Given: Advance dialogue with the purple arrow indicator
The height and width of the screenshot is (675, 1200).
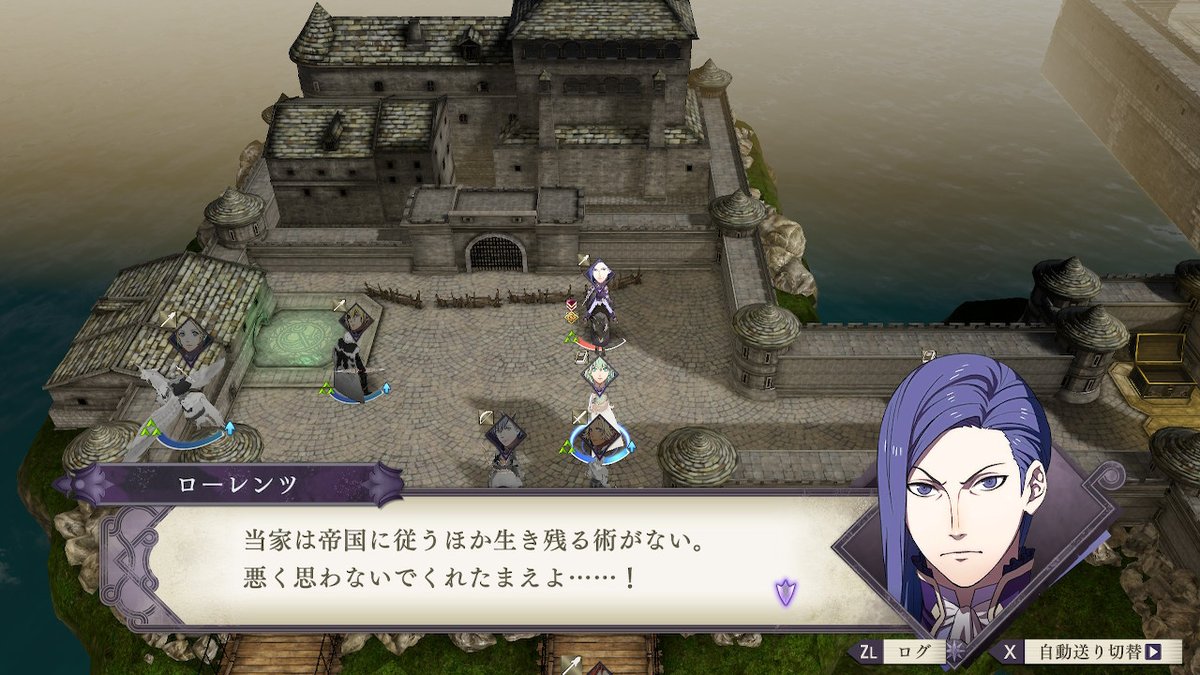Looking at the screenshot, I should pyautogui.click(x=785, y=591).
